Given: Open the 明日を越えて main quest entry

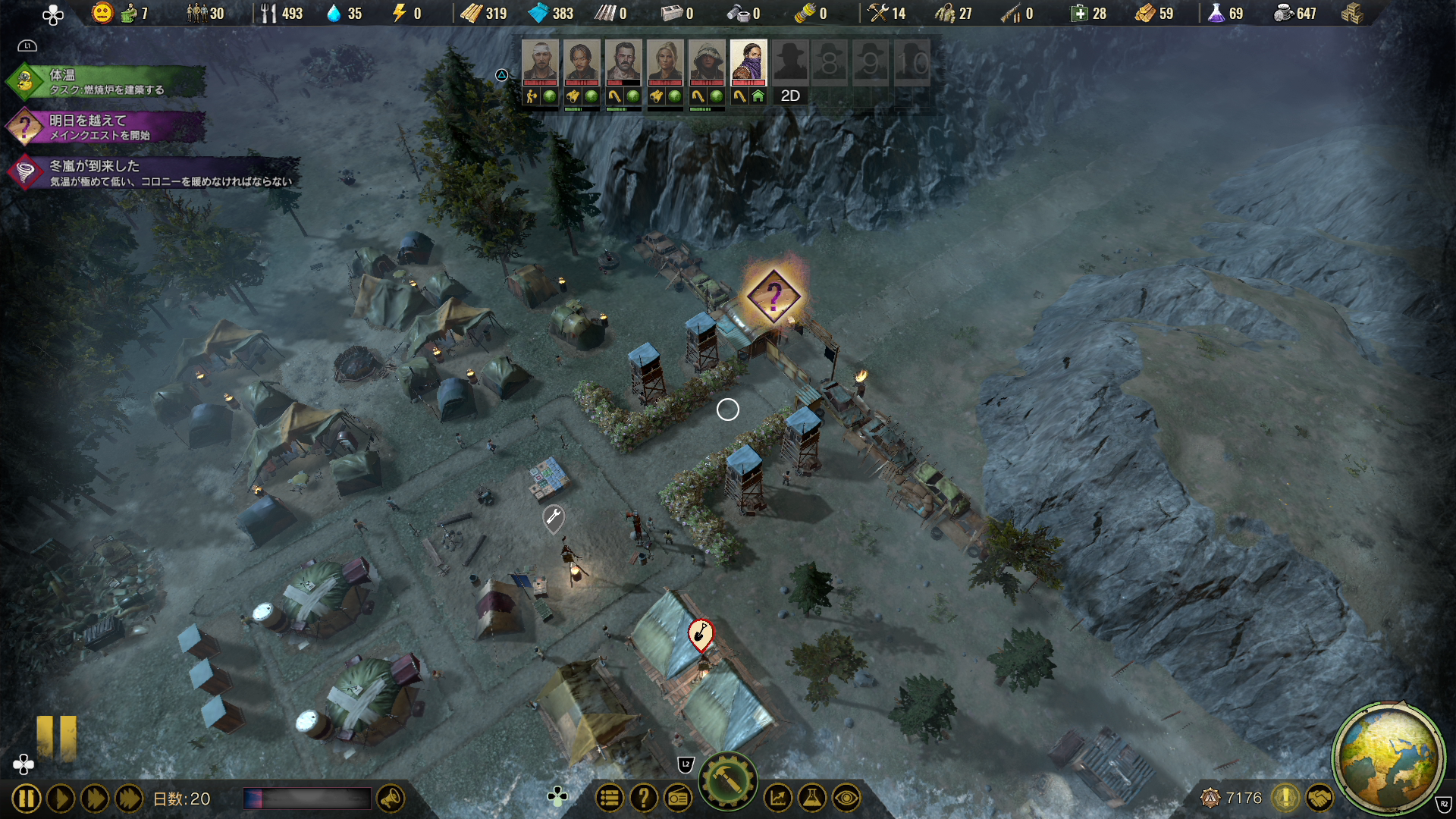Looking at the screenshot, I should (x=106, y=127).
